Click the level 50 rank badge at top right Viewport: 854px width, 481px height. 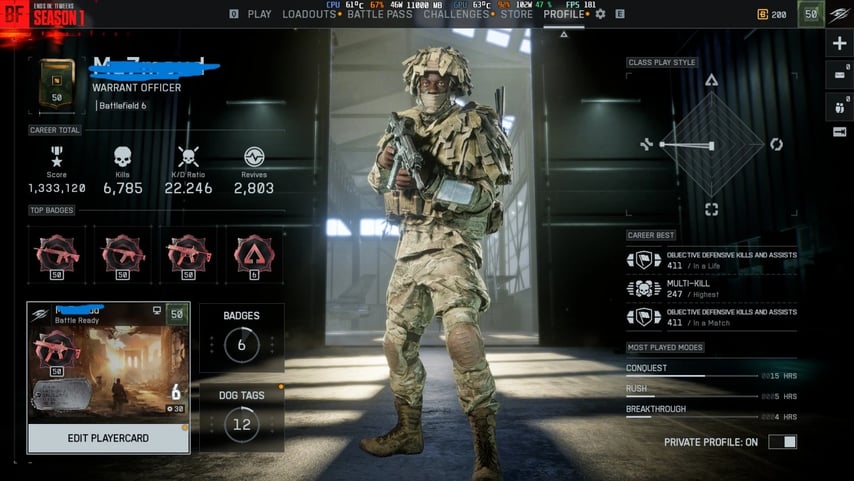(x=811, y=14)
